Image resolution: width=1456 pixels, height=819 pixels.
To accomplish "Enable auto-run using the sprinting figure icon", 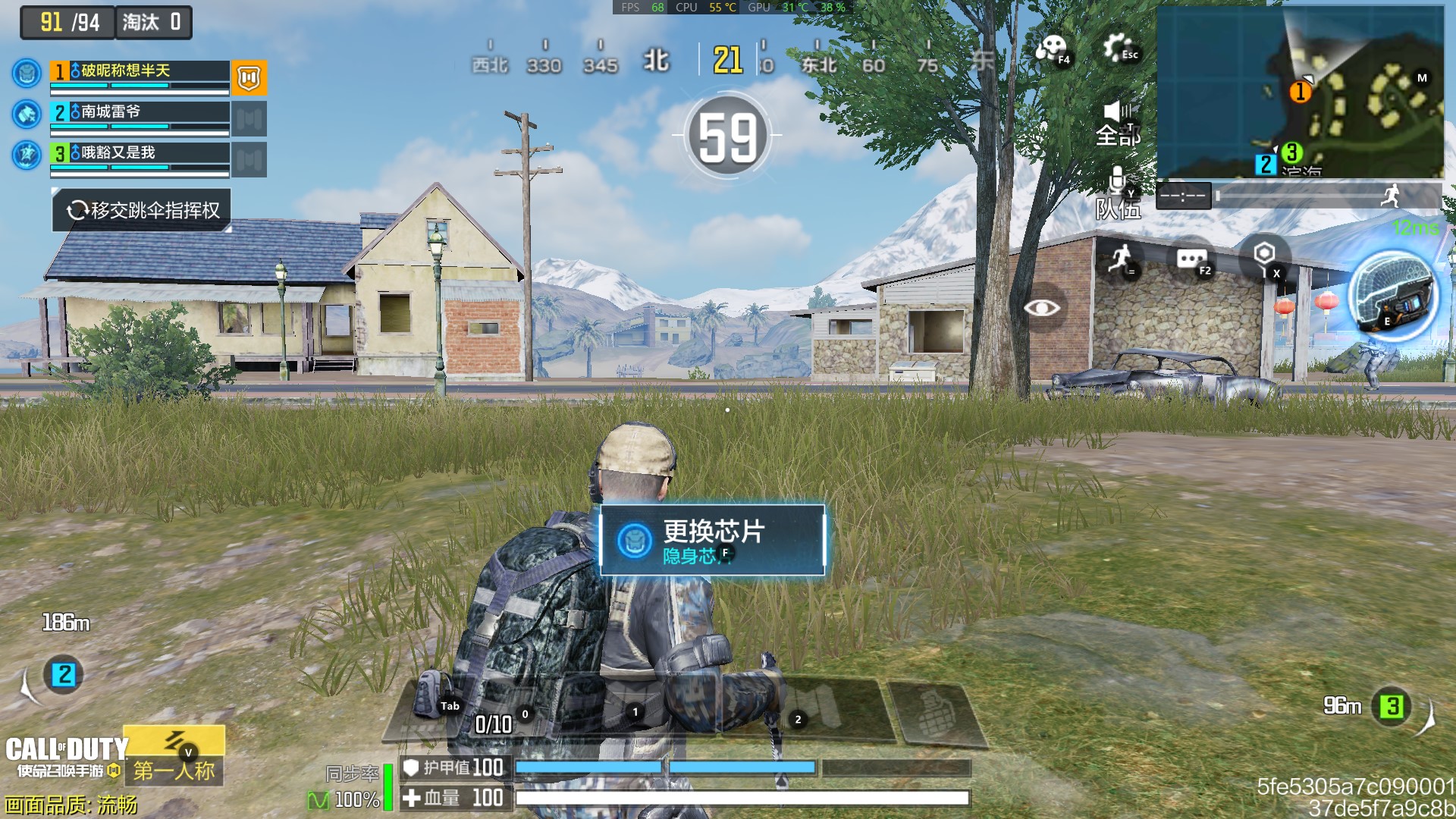I will coord(1121,258).
